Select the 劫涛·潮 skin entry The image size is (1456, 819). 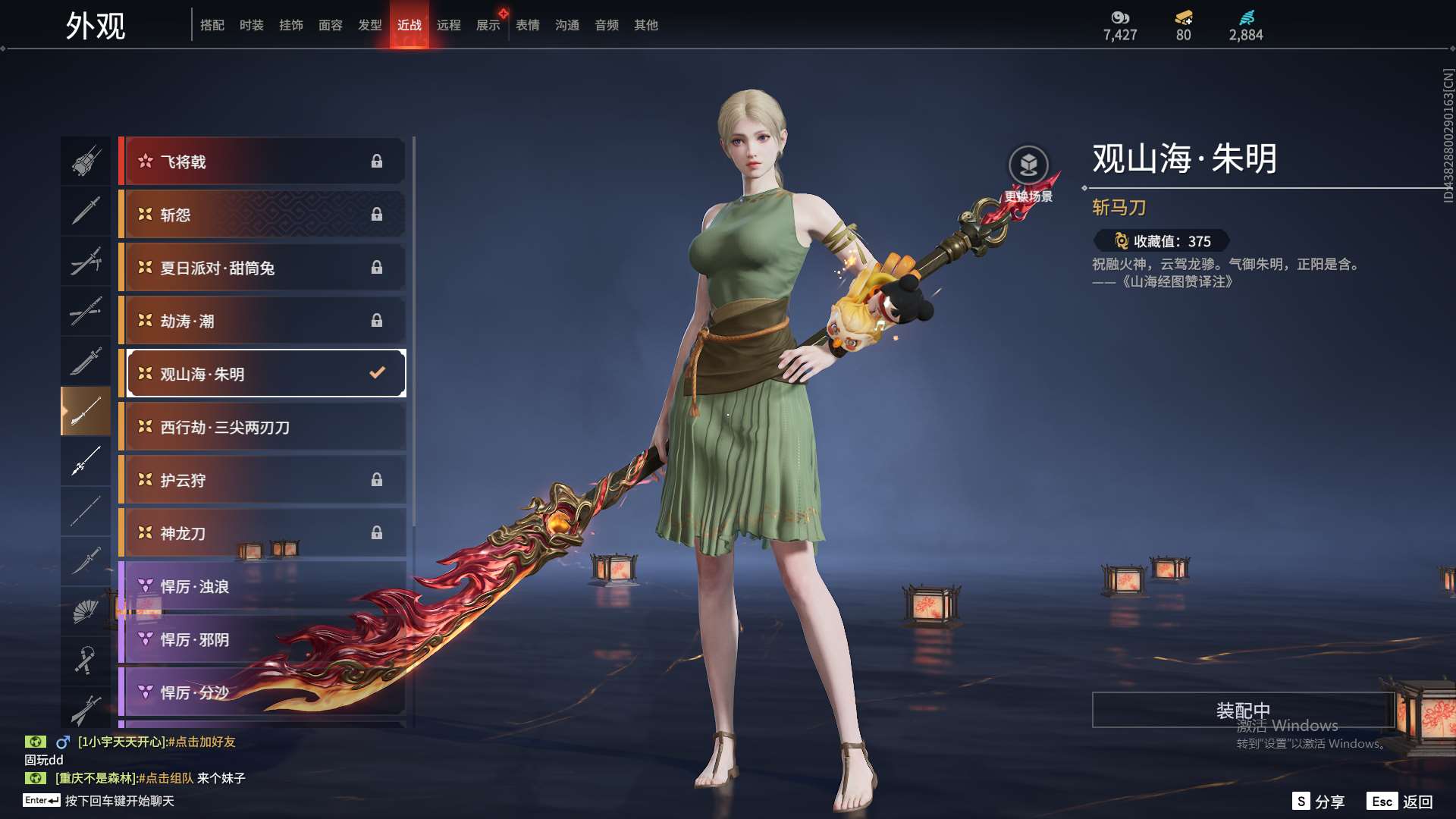point(262,321)
